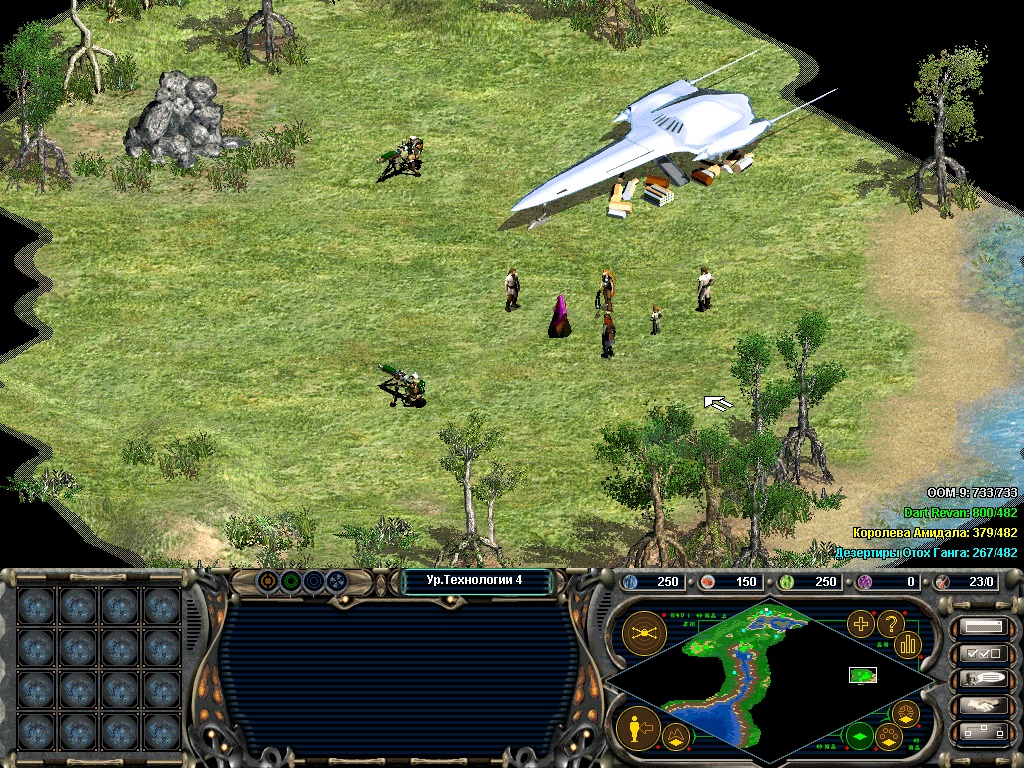Viewport: 1024px width, 768px height.
Task: Click the tech-age indicator with four dots
Action: [x=336, y=580]
